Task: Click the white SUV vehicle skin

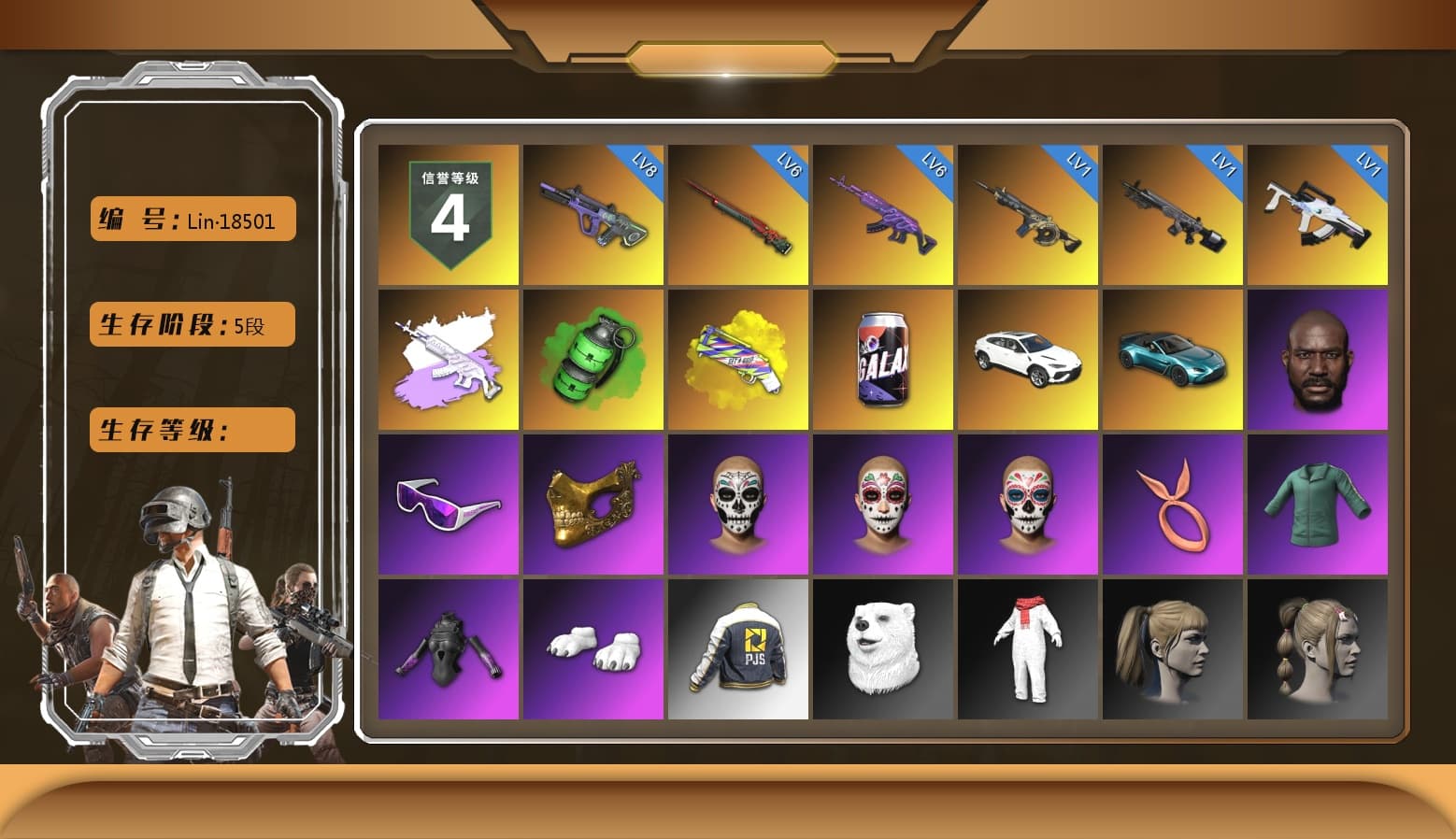Action: click(x=1028, y=360)
